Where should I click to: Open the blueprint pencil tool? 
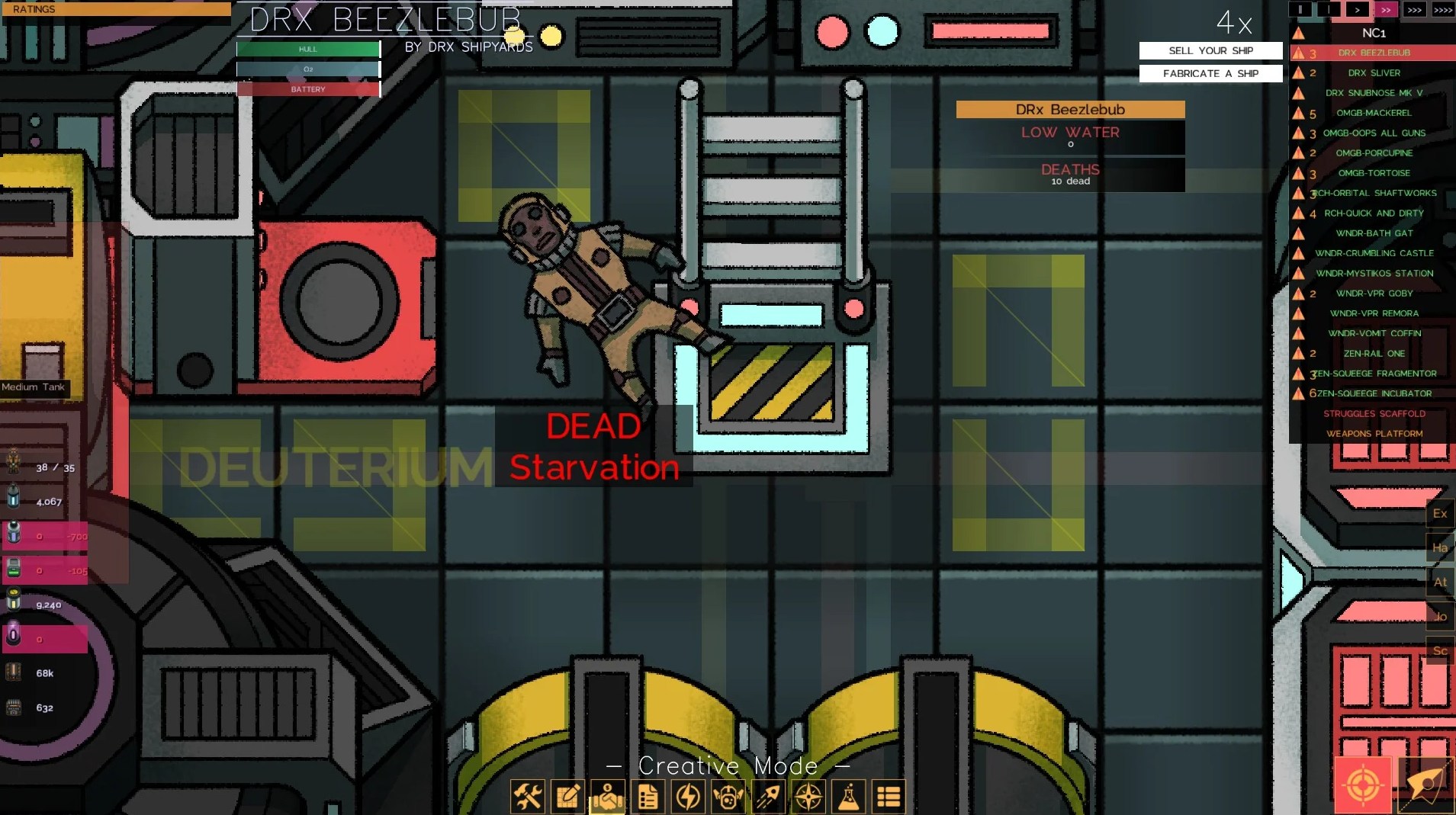pos(568,797)
